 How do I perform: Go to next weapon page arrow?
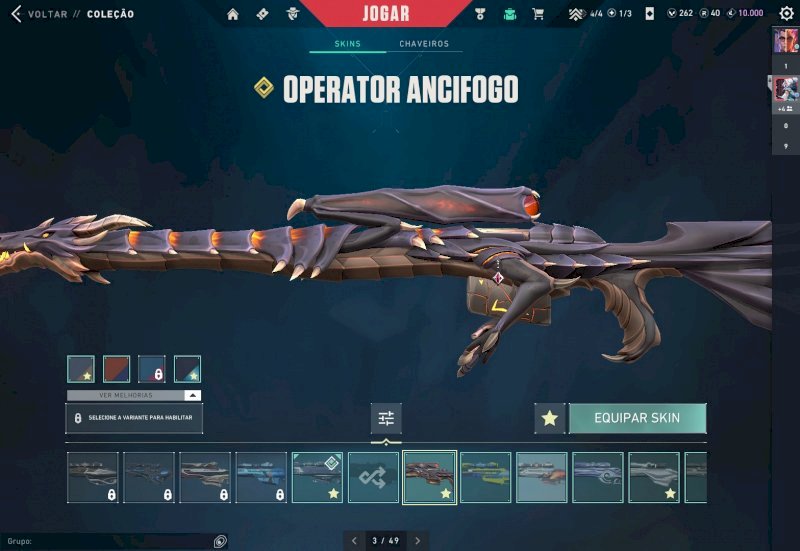(x=417, y=541)
